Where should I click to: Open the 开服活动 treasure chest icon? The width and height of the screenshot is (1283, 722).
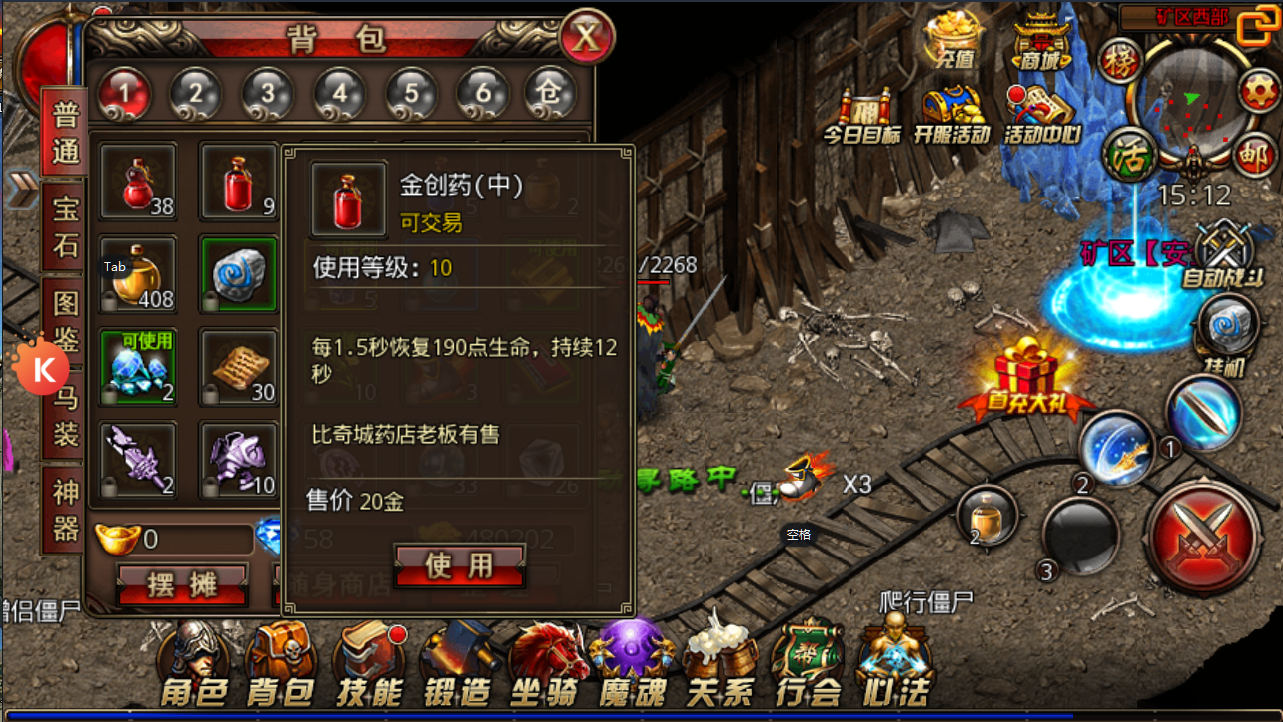pos(950,105)
